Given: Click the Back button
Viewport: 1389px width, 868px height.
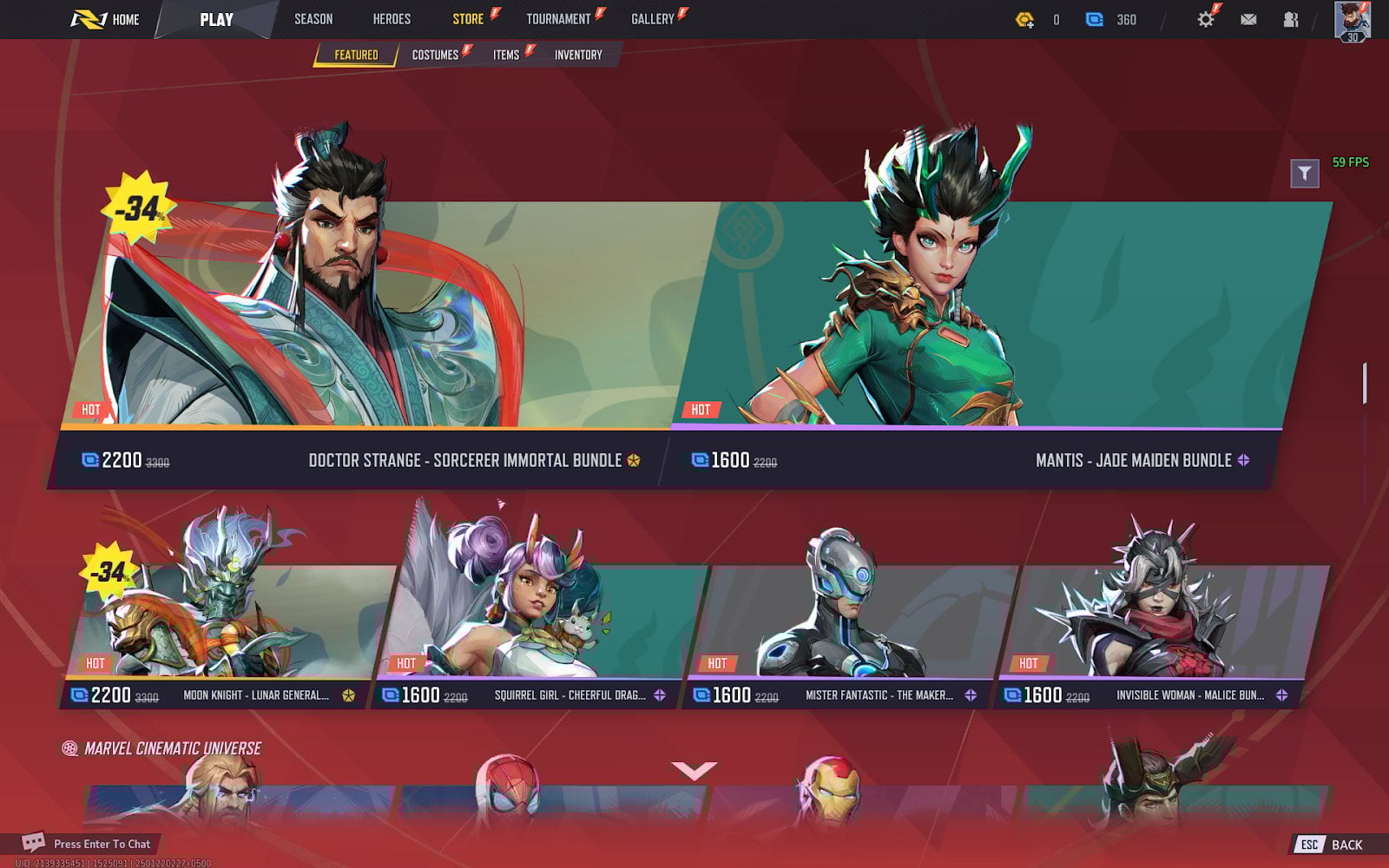Looking at the screenshot, I should 1333,845.
